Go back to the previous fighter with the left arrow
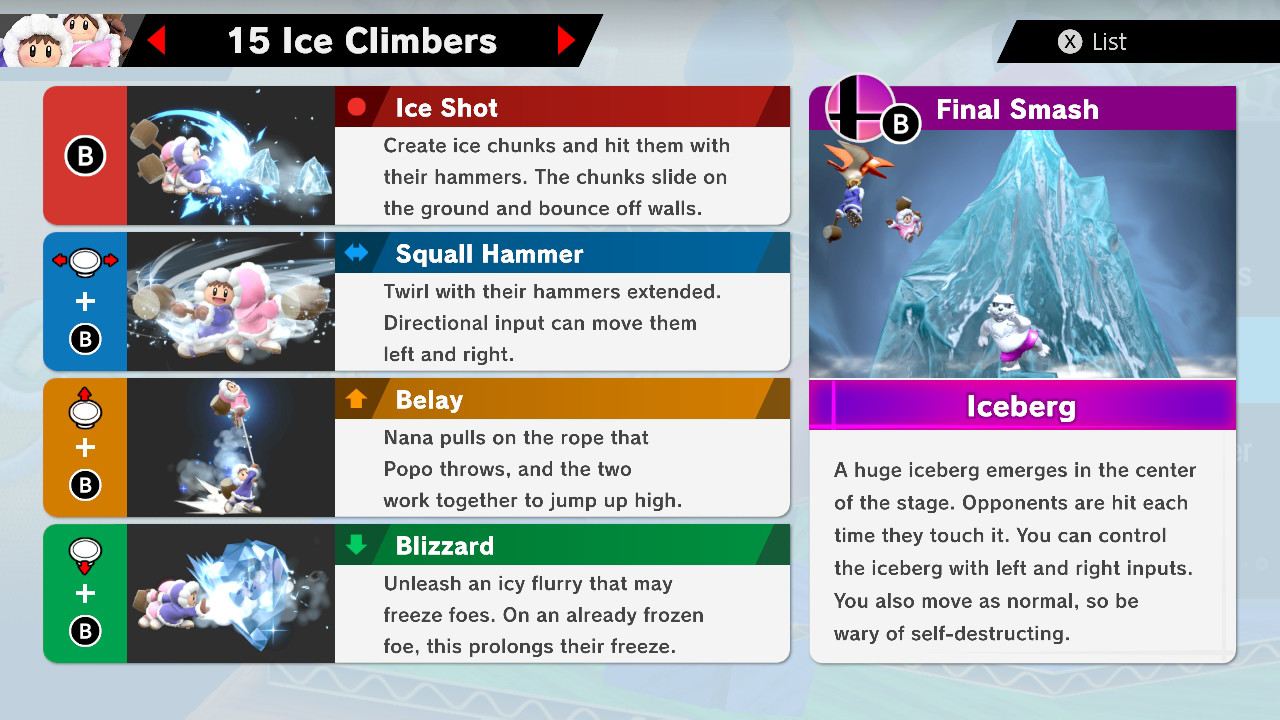Image resolution: width=1280 pixels, height=720 pixels. [x=159, y=42]
